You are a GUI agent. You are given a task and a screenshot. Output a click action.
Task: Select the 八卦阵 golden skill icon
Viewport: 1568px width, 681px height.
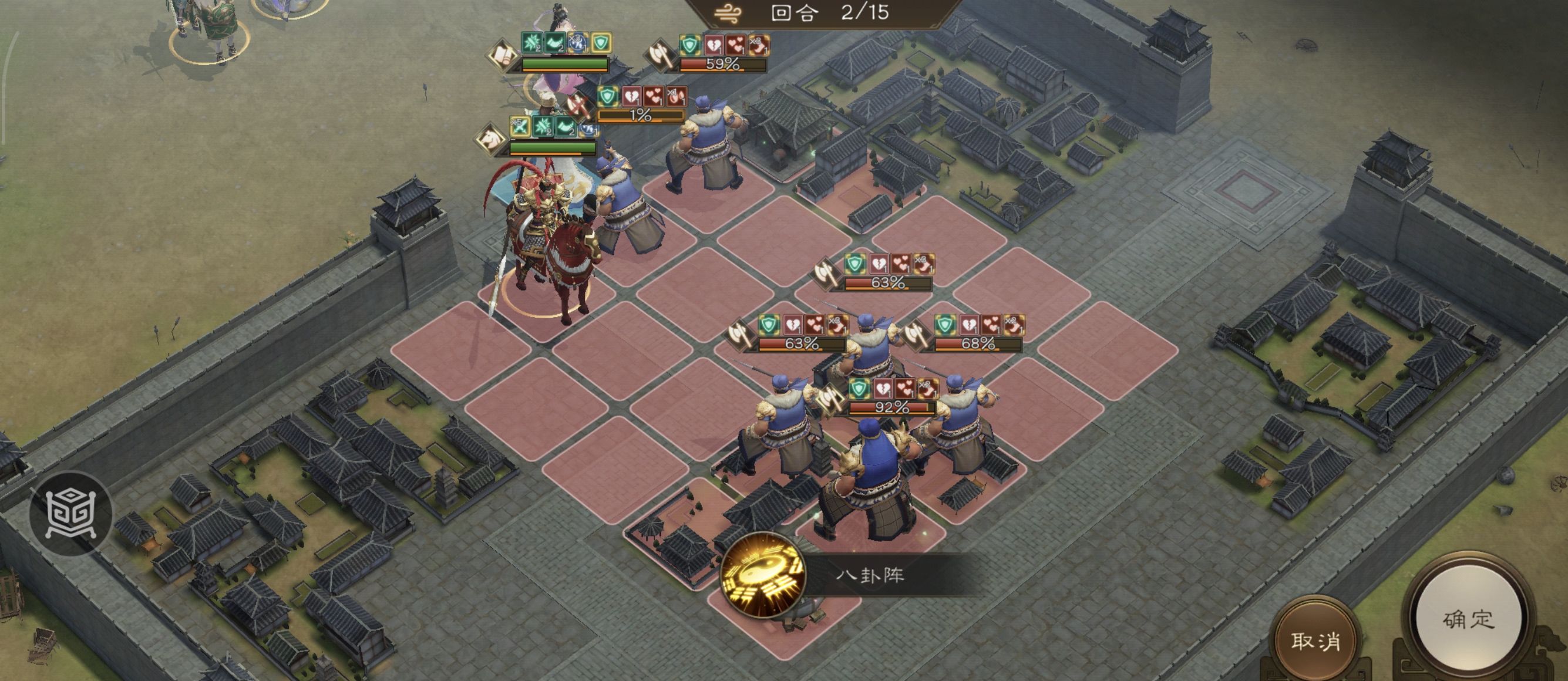click(x=763, y=575)
